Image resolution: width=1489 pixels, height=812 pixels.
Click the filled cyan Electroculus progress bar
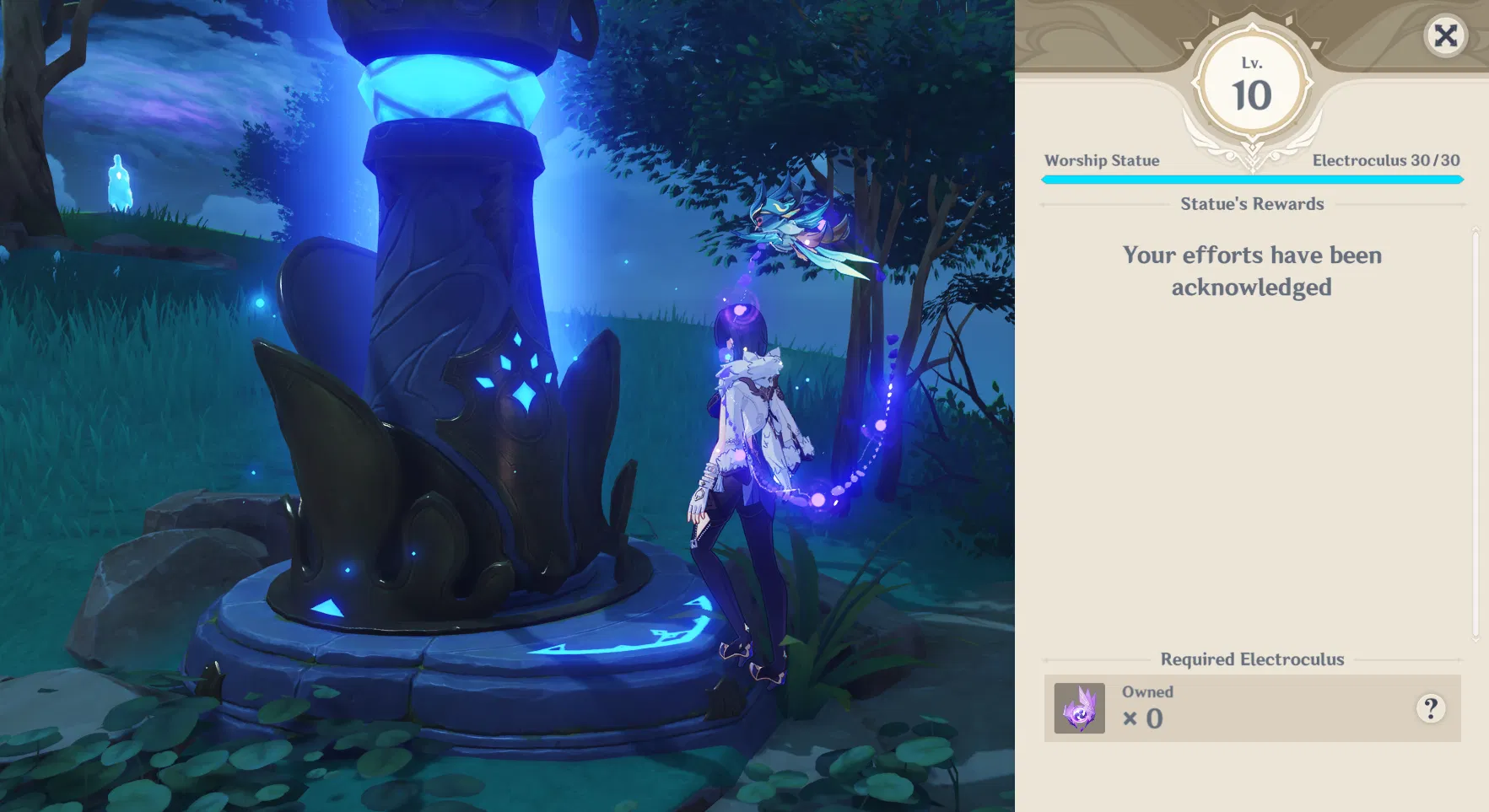(1252, 179)
